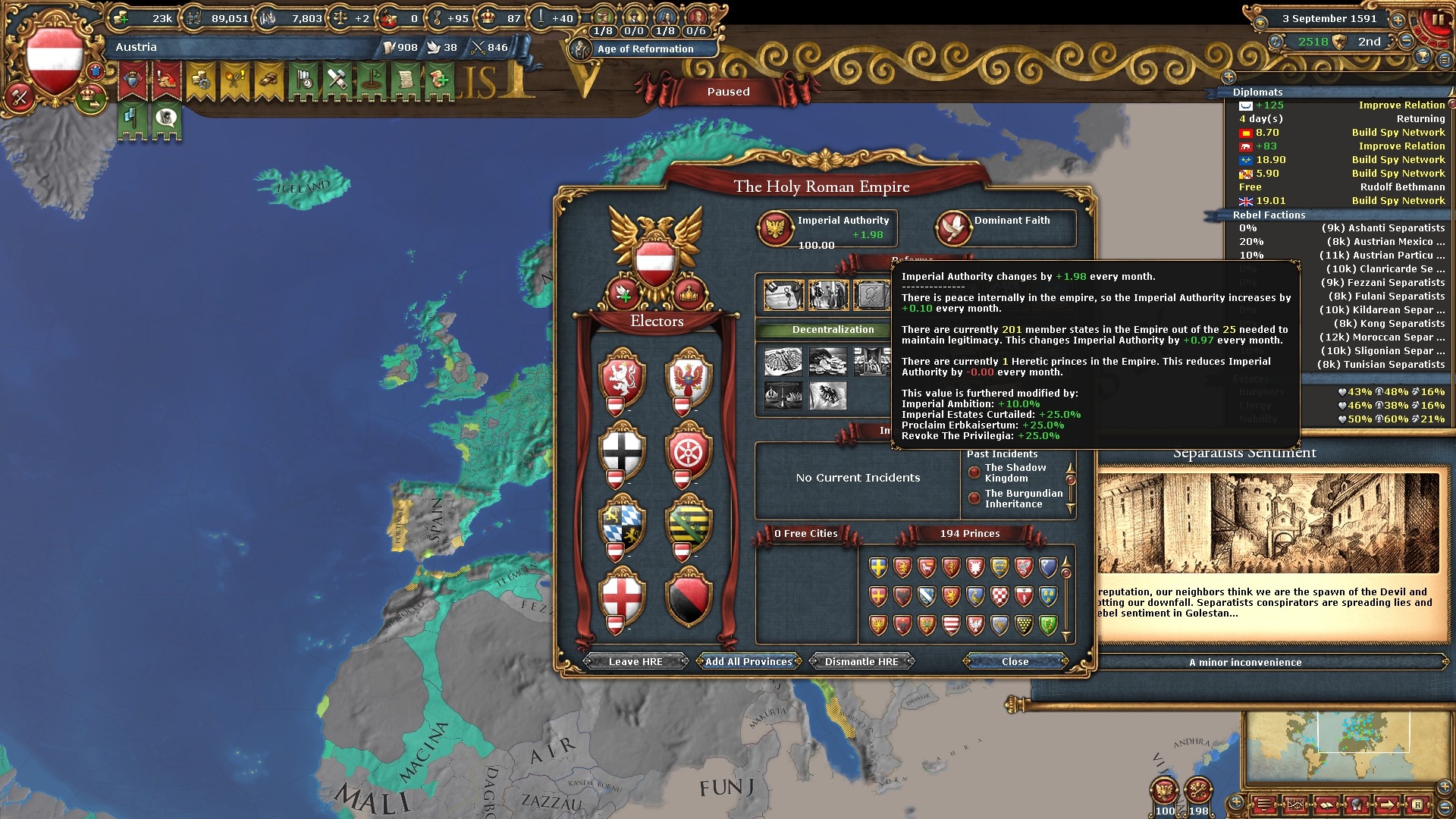The width and height of the screenshot is (1456, 819).
Task: Select The Burgundian Inheritance past incident
Action: 1023,499
